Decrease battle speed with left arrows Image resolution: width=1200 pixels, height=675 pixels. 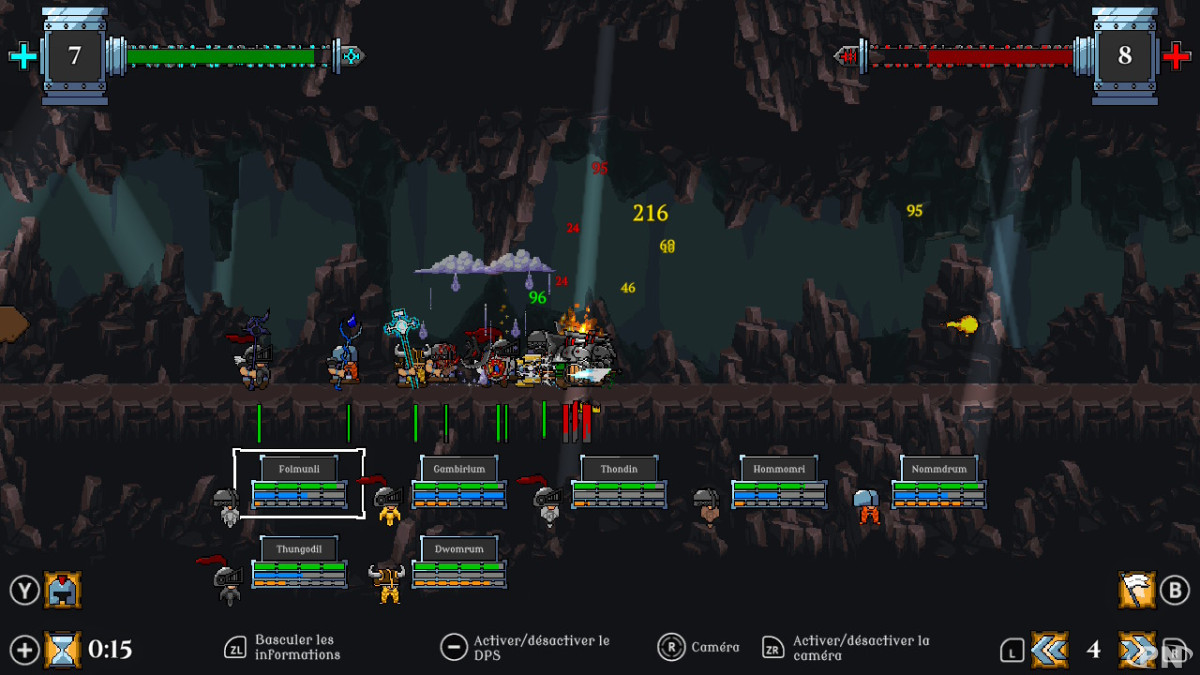pos(1049,650)
